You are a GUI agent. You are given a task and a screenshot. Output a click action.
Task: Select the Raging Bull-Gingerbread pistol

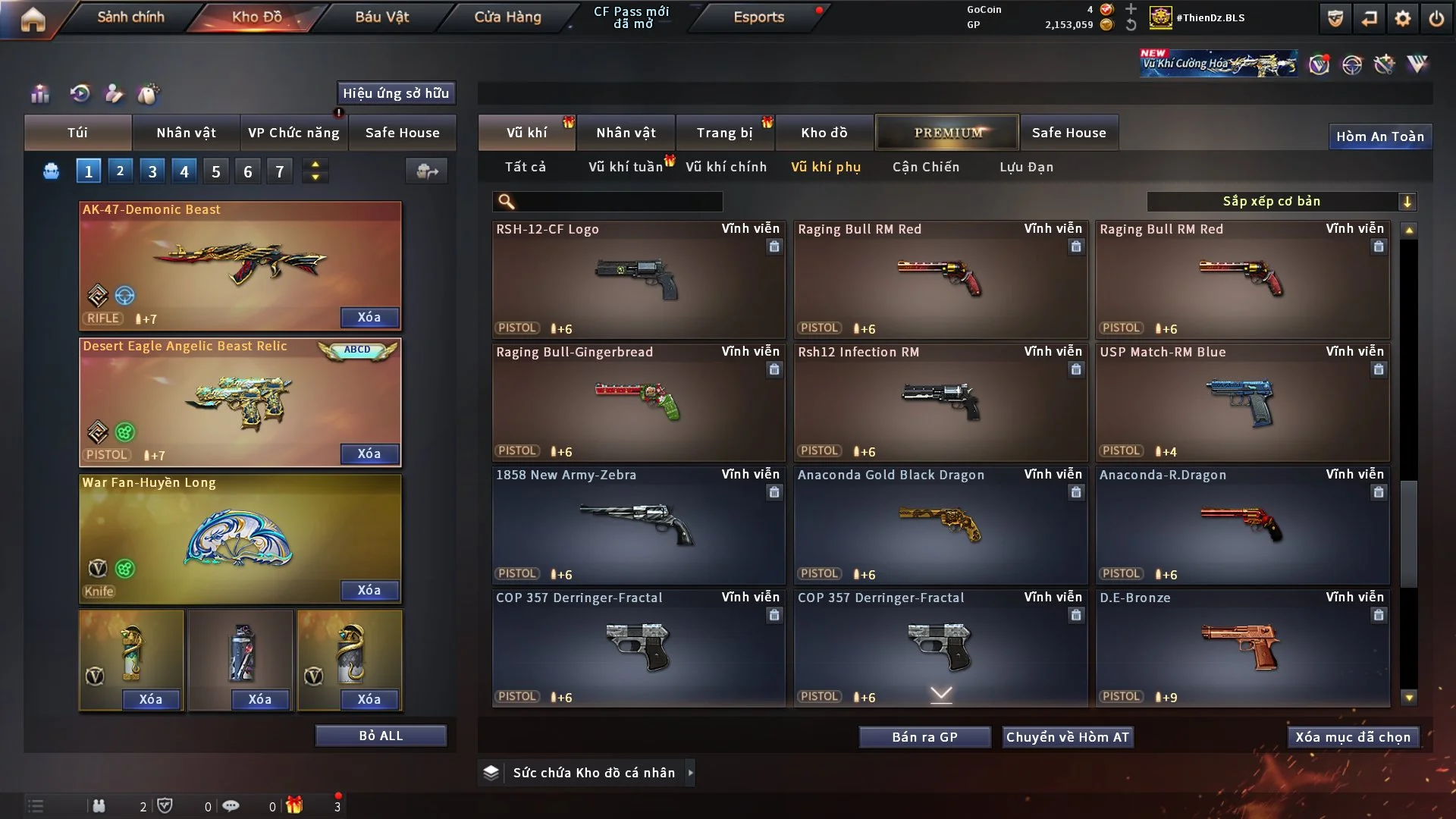click(x=638, y=402)
